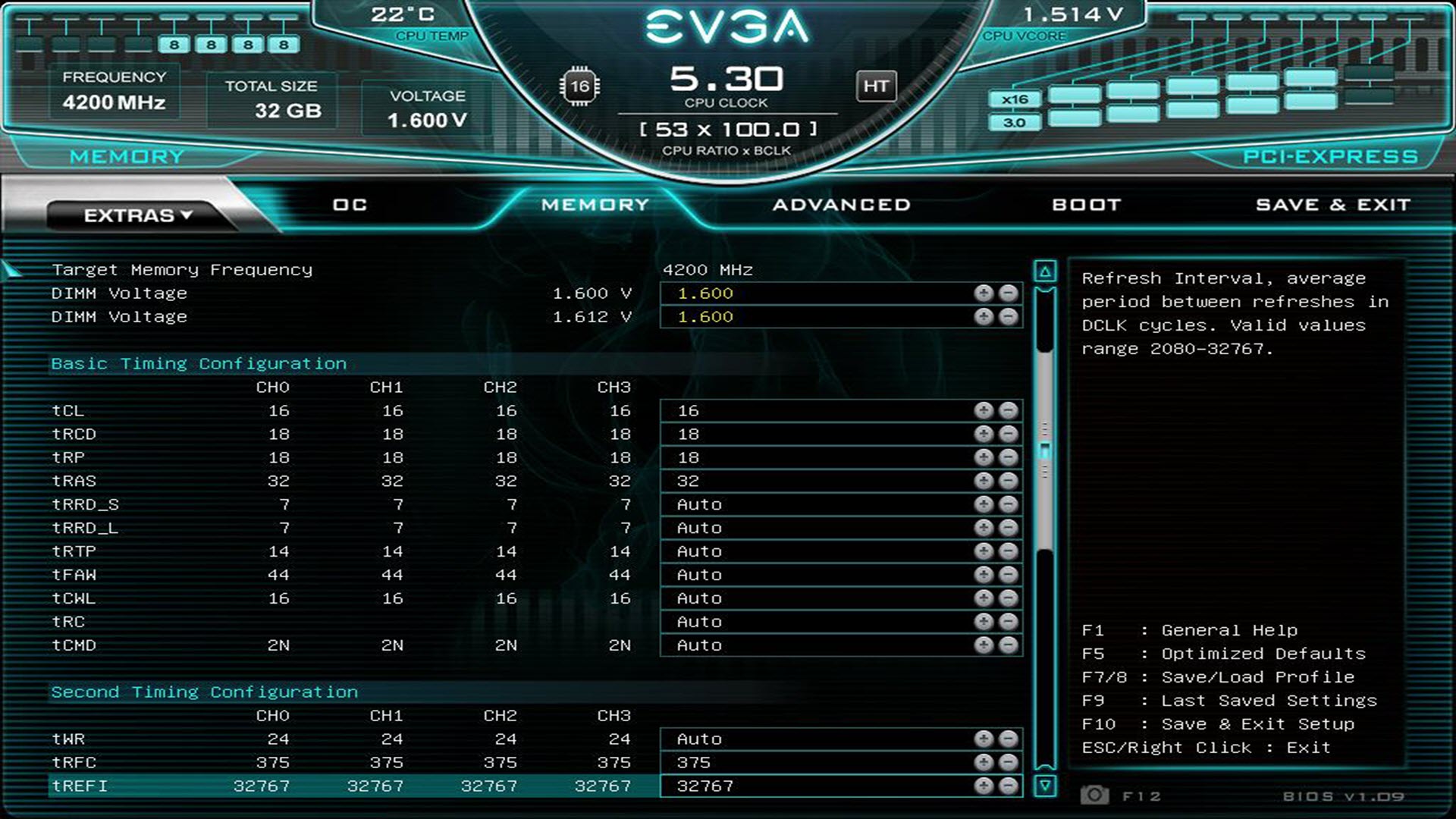Decrease tWR with the minus button
The image size is (1456, 819).
(1009, 739)
